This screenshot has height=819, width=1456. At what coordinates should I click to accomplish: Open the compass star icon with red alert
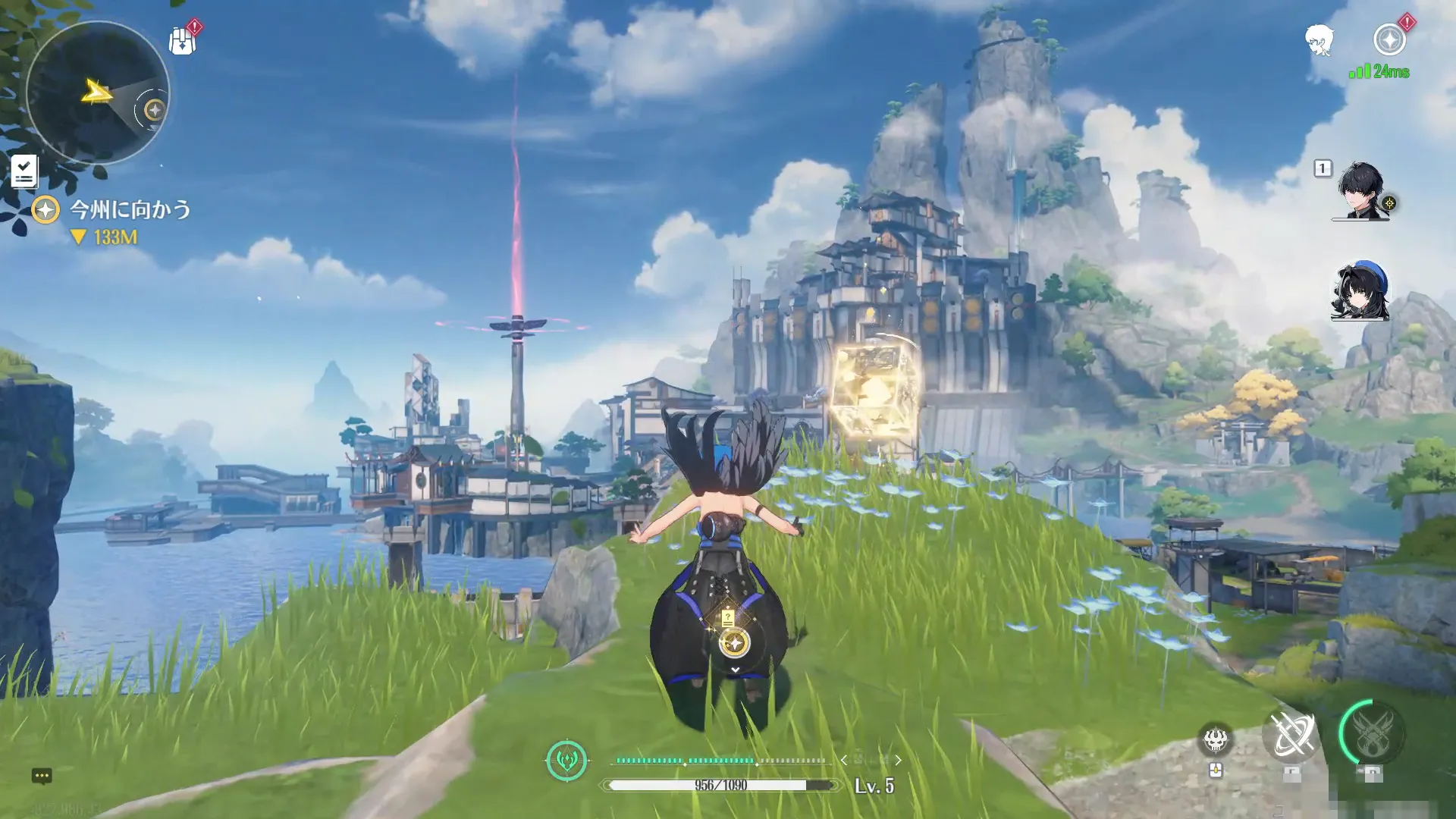coord(1389,39)
